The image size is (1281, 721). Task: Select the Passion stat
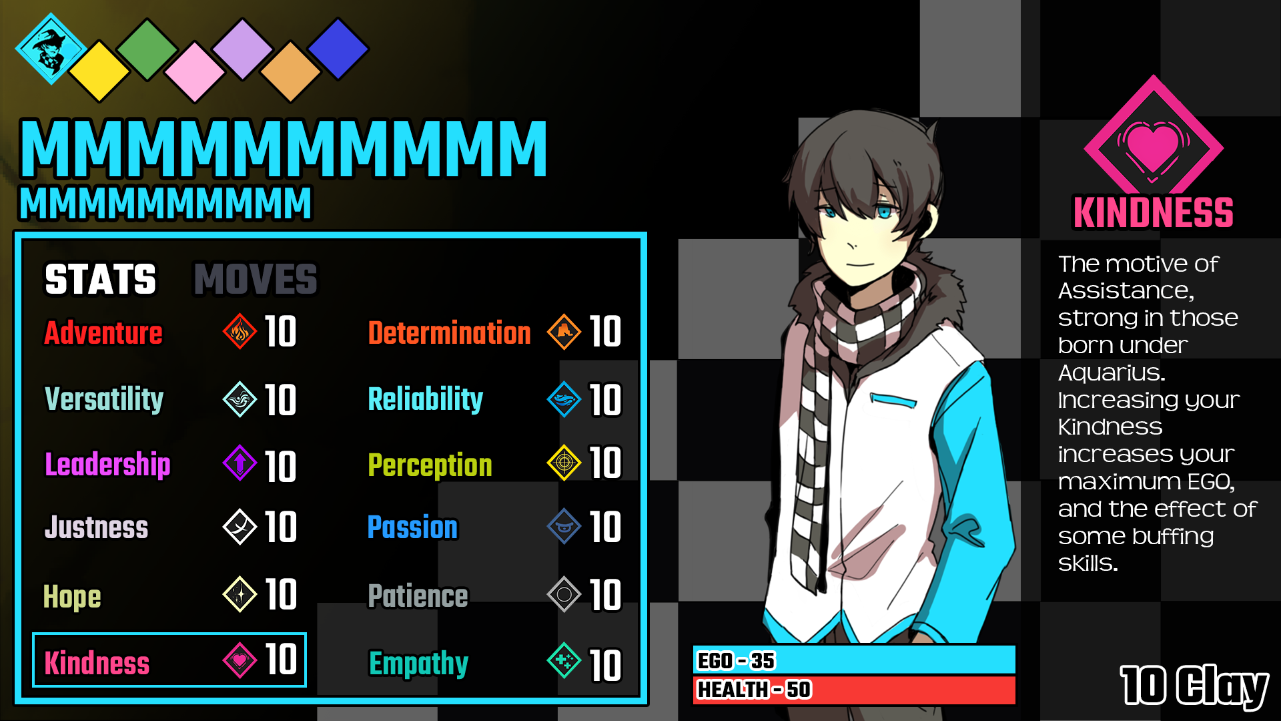pos(412,528)
